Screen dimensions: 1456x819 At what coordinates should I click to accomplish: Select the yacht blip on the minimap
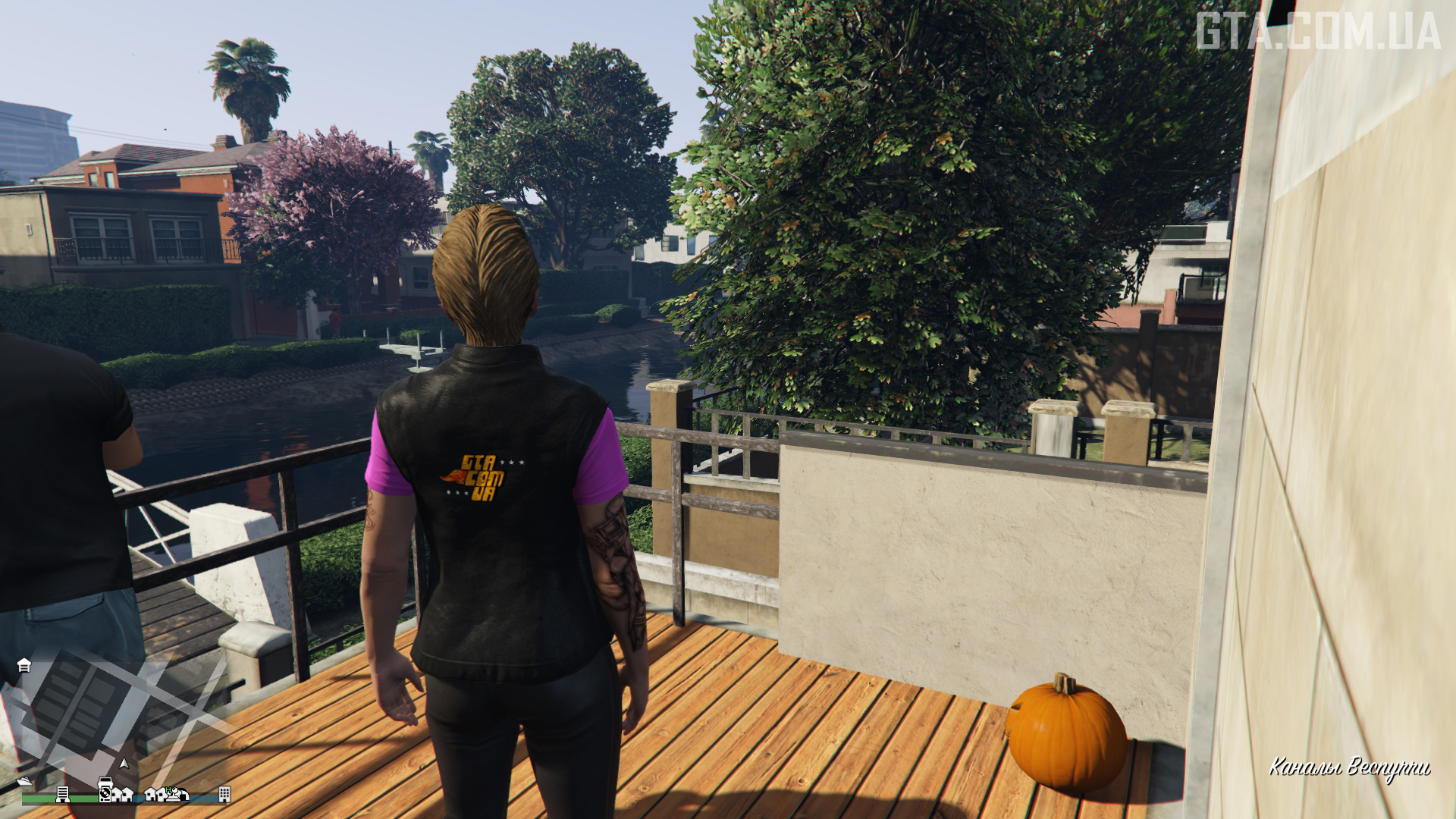click(24, 781)
